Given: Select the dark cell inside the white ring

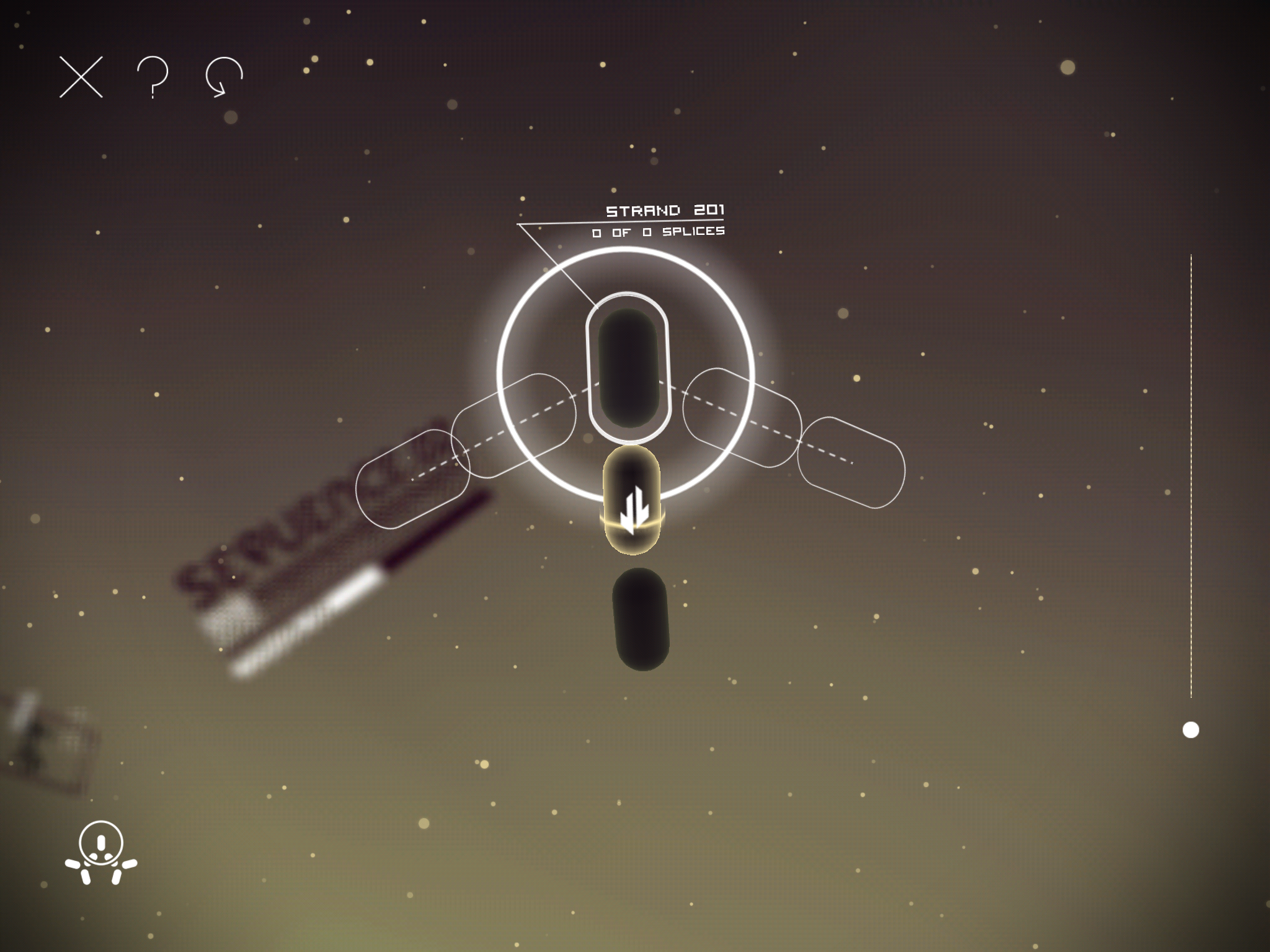Looking at the screenshot, I should tap(628, 368).
